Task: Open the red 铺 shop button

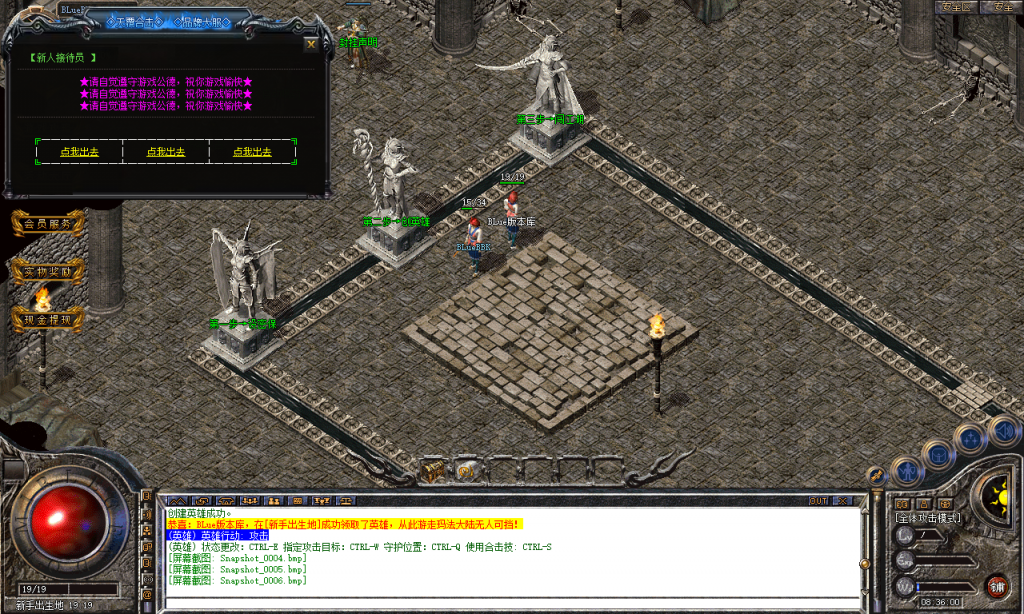Action: (996, 586)
